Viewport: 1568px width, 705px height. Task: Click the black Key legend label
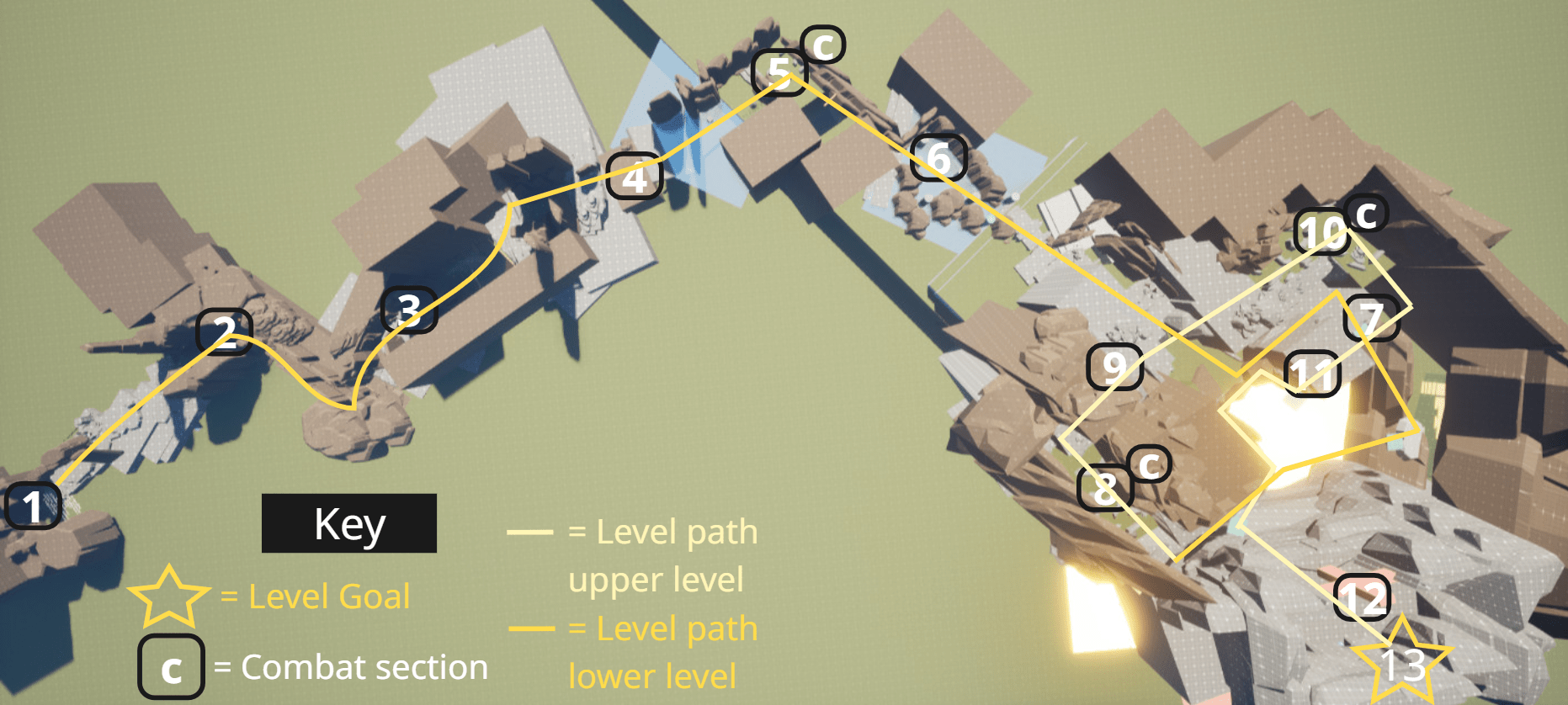[349, 523]
